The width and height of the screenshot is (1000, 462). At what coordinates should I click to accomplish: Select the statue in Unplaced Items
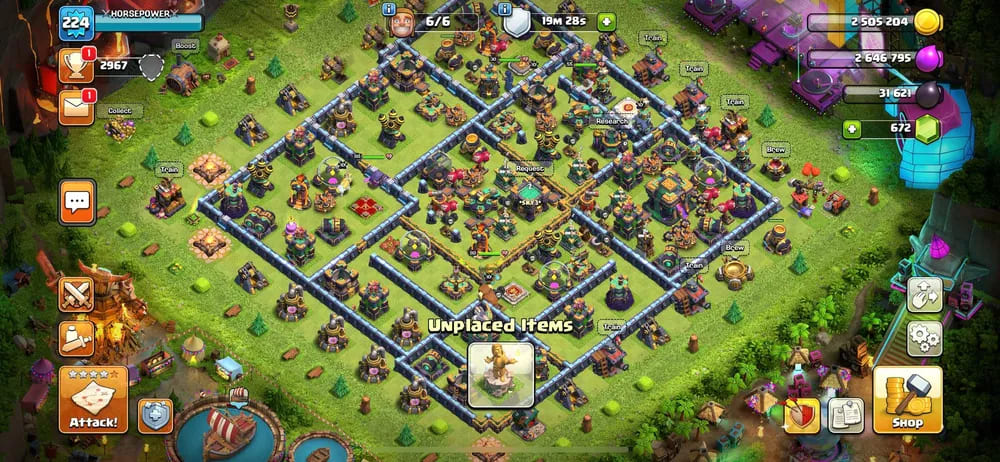[x=500, y=375]
